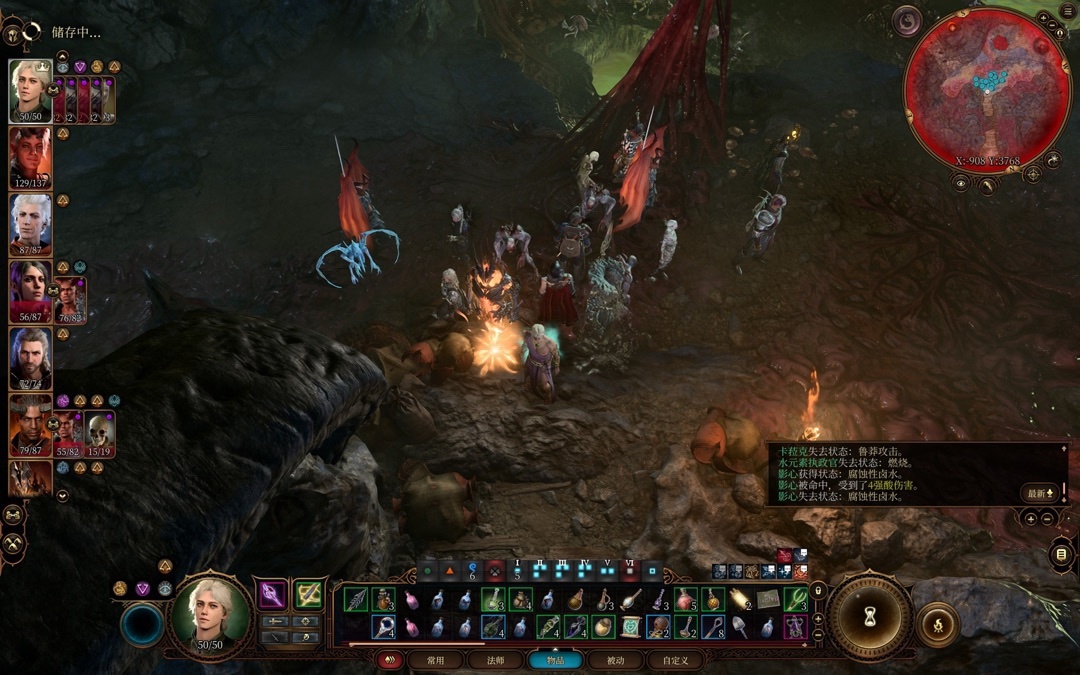1080x675 pixels.
Task: Click the 最新 button in combat log
Action: point(1039,493)
